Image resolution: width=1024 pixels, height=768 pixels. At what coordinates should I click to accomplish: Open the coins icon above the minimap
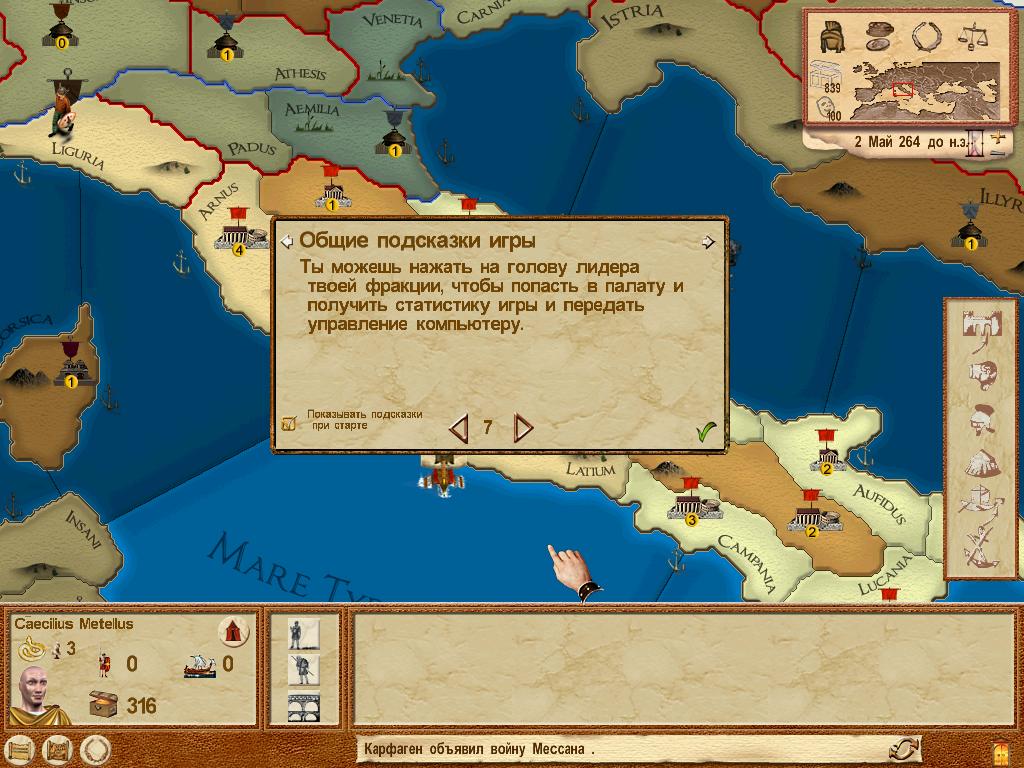[x=877, y=35]
